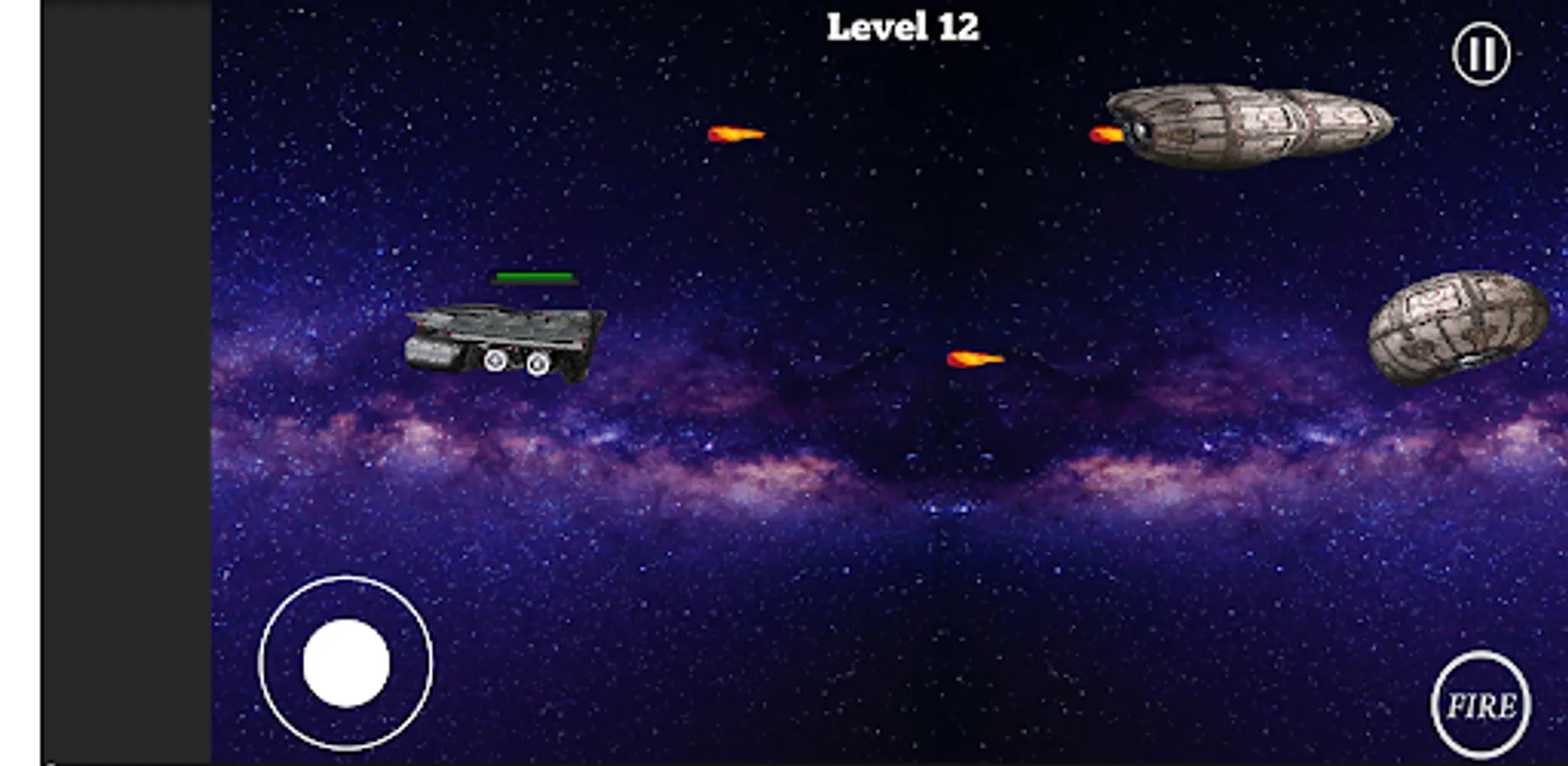Screen dimensions: 1568x766
Task: Tap the fireball leaving the enemy ship
Action: coord(1108,132)
